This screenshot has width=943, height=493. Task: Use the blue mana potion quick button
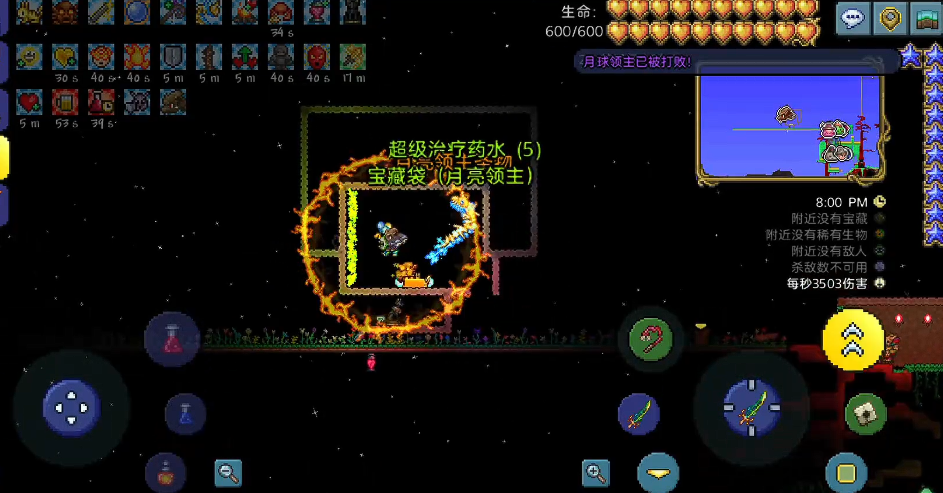tap(185, 413)
